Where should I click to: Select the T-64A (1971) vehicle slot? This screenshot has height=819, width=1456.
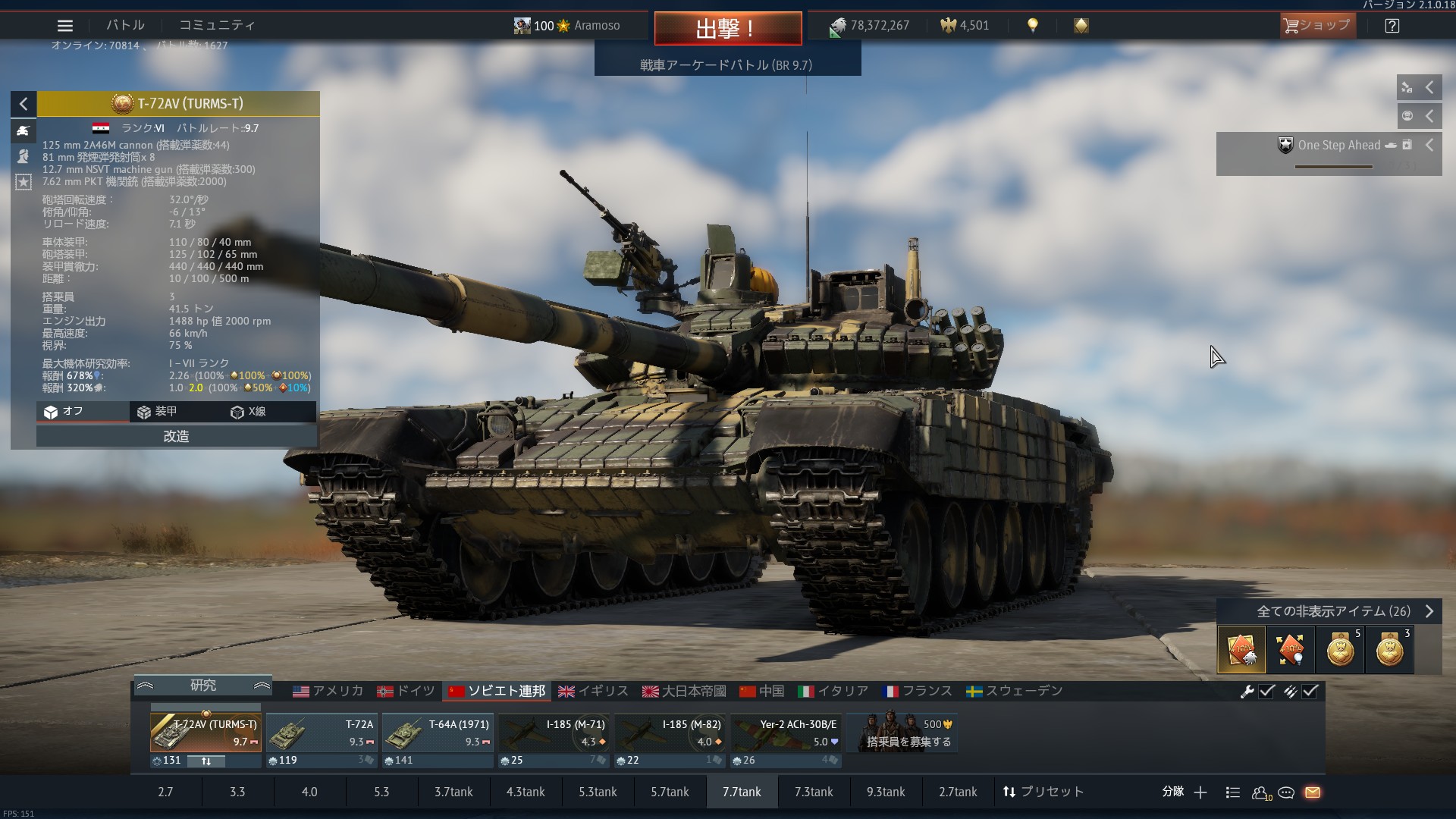coord(438,733)
